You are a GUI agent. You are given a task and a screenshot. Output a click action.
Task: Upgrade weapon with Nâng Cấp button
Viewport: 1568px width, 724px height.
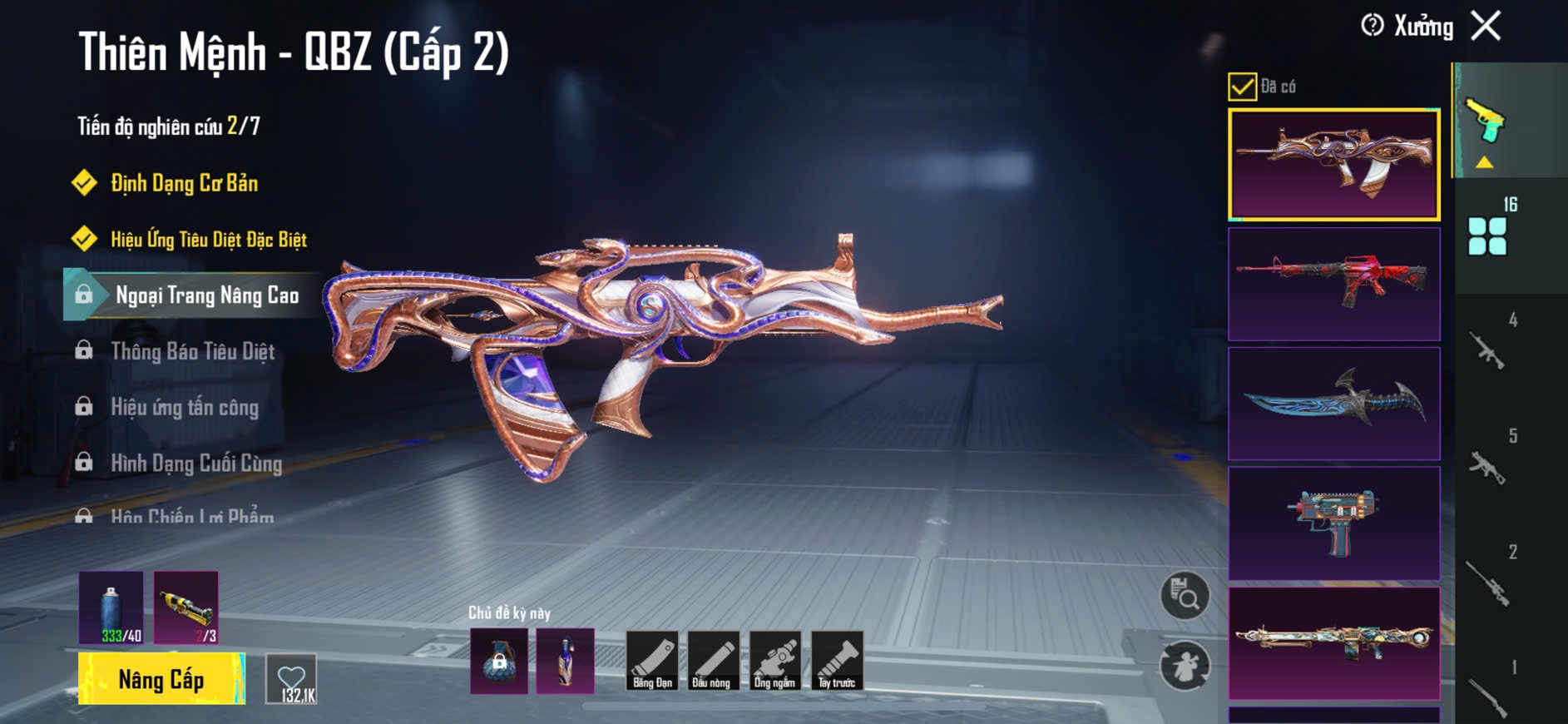click(x=161, y=679)
